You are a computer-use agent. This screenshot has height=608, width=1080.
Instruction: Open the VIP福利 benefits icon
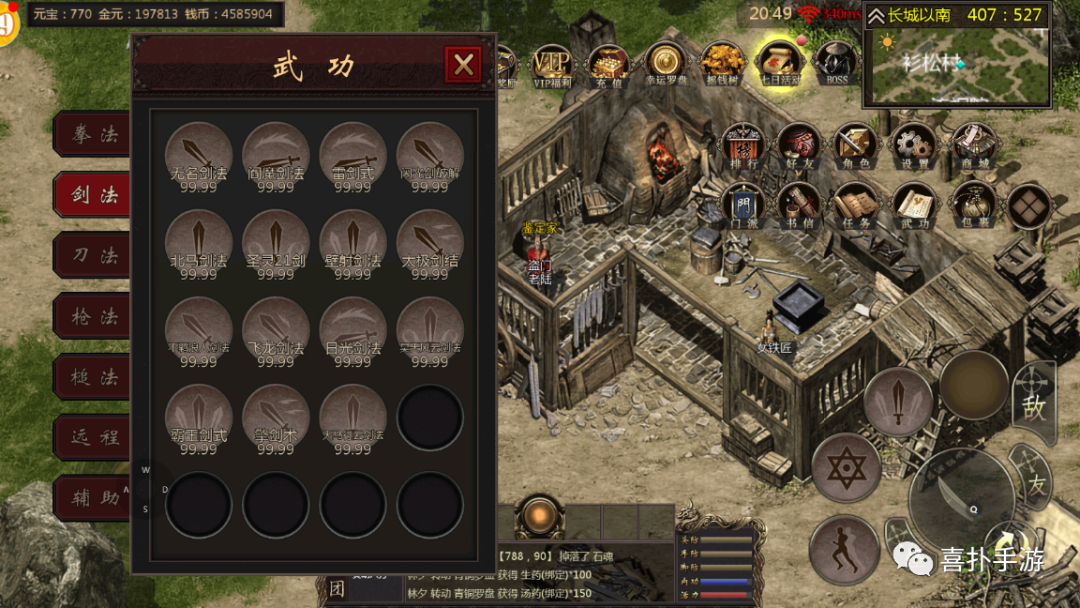(551, 65)
